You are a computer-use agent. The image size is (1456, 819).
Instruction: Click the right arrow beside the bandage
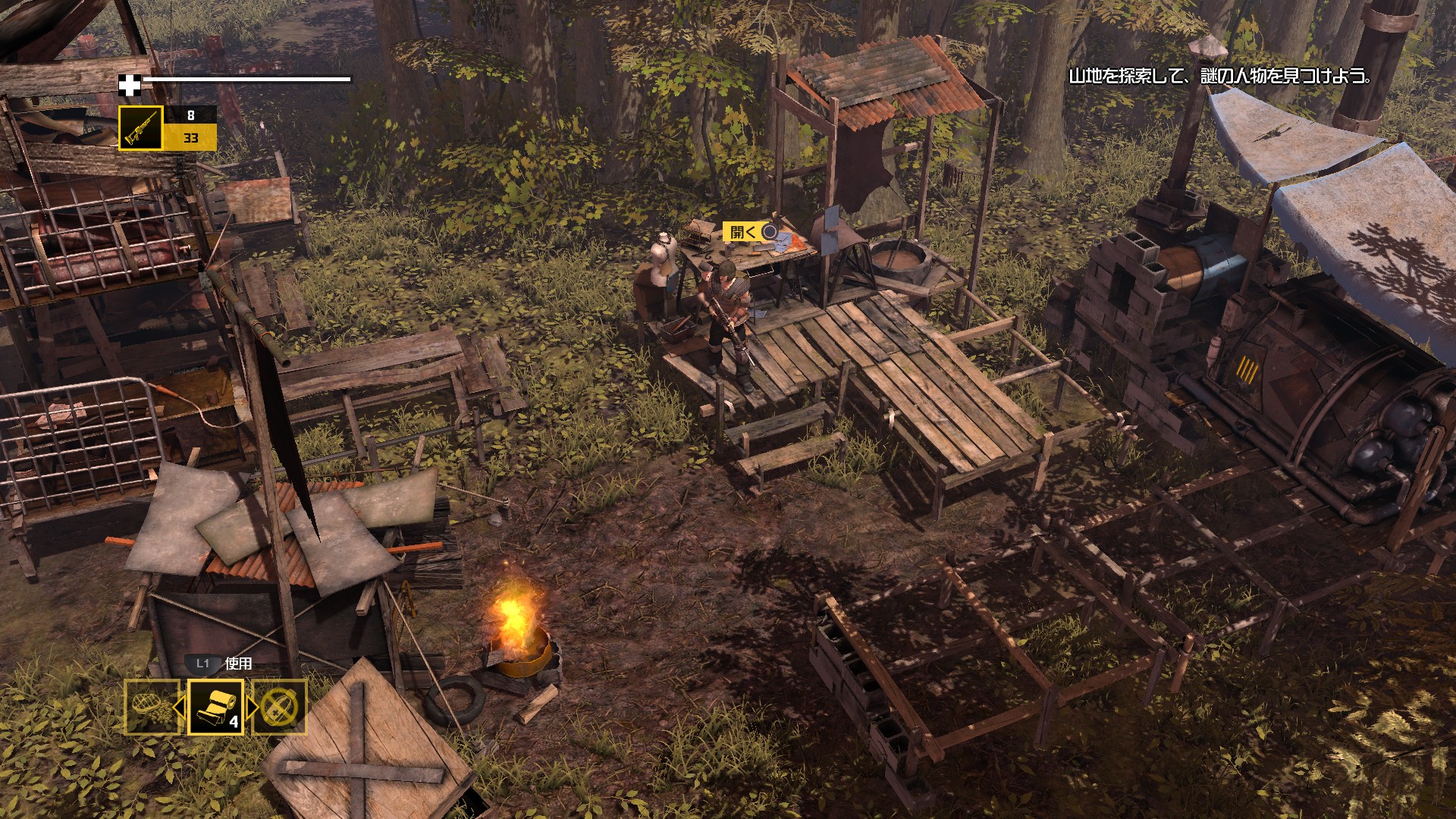point(252,708)
